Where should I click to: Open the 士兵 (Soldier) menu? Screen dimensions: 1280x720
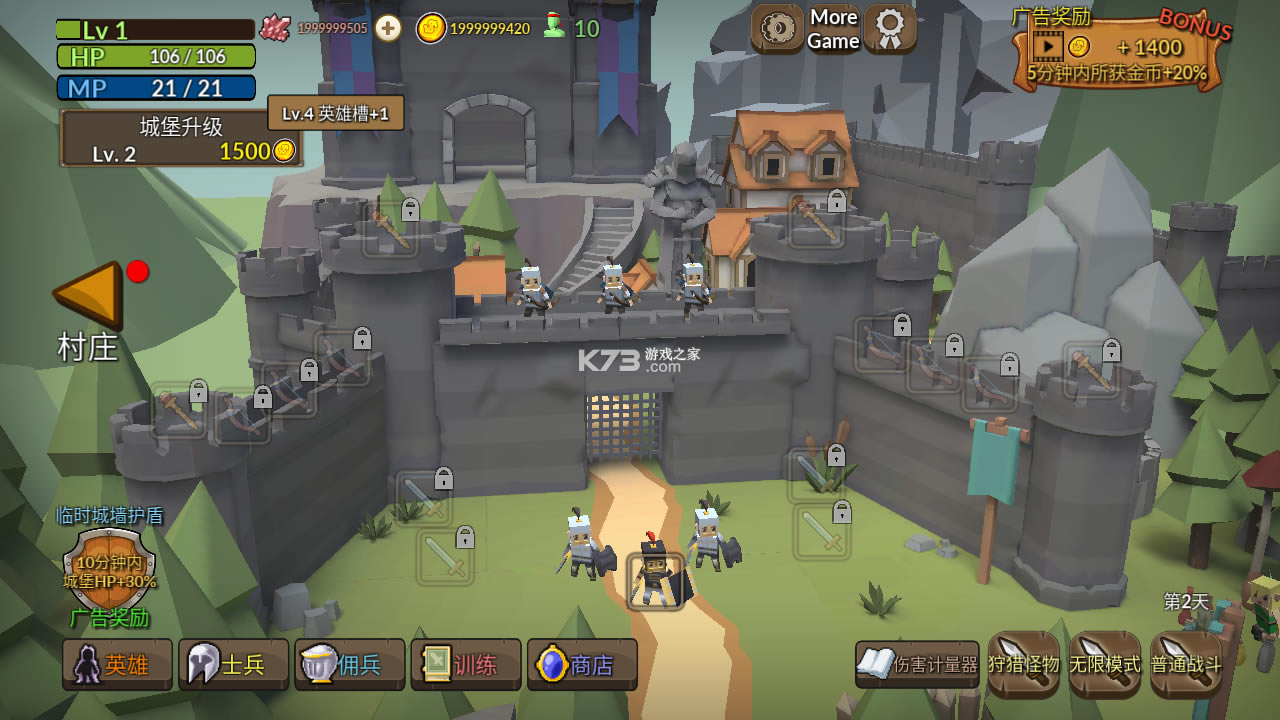click(233, 665)
